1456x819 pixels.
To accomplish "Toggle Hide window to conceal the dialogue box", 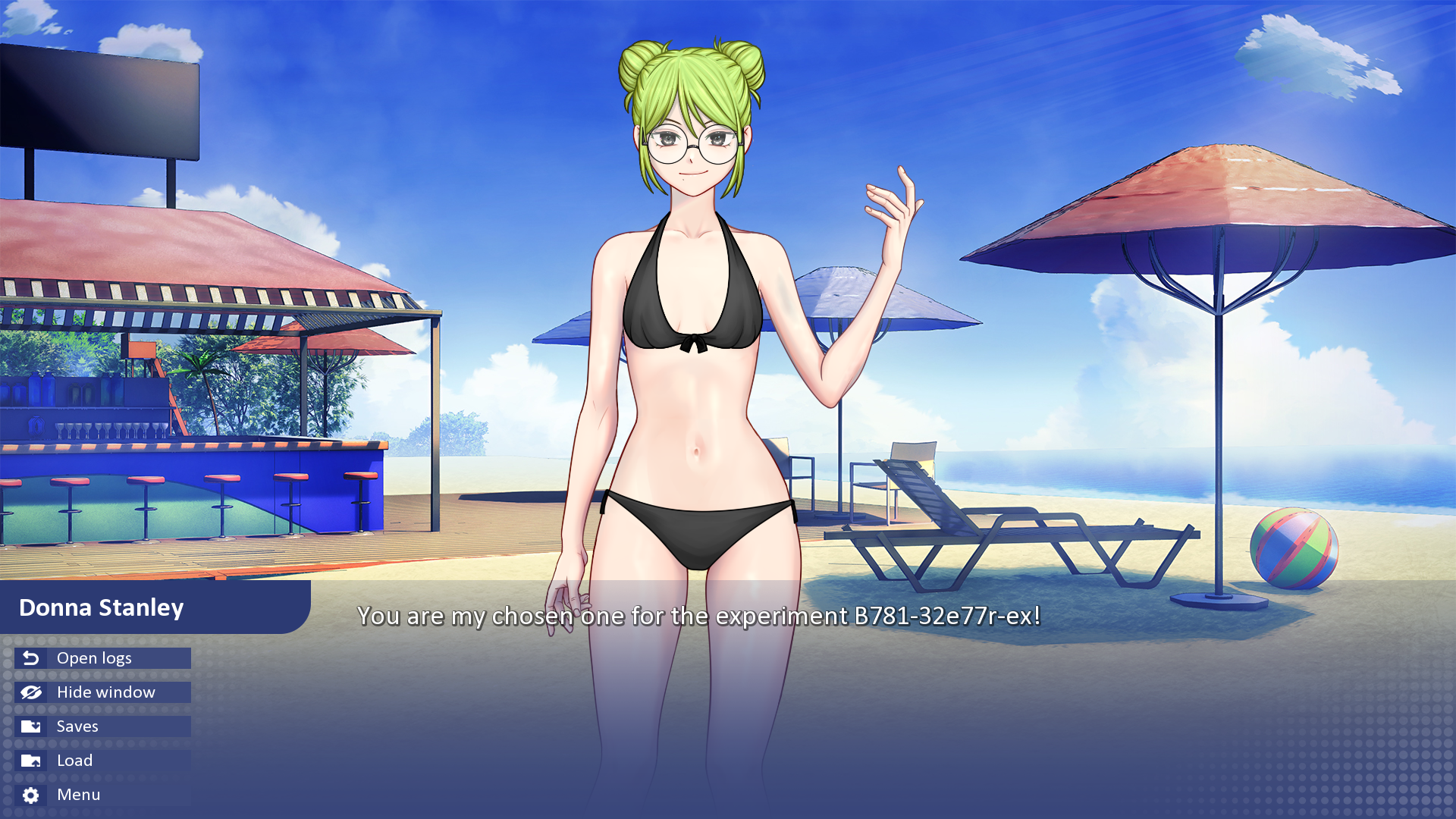I will (105, 692).
